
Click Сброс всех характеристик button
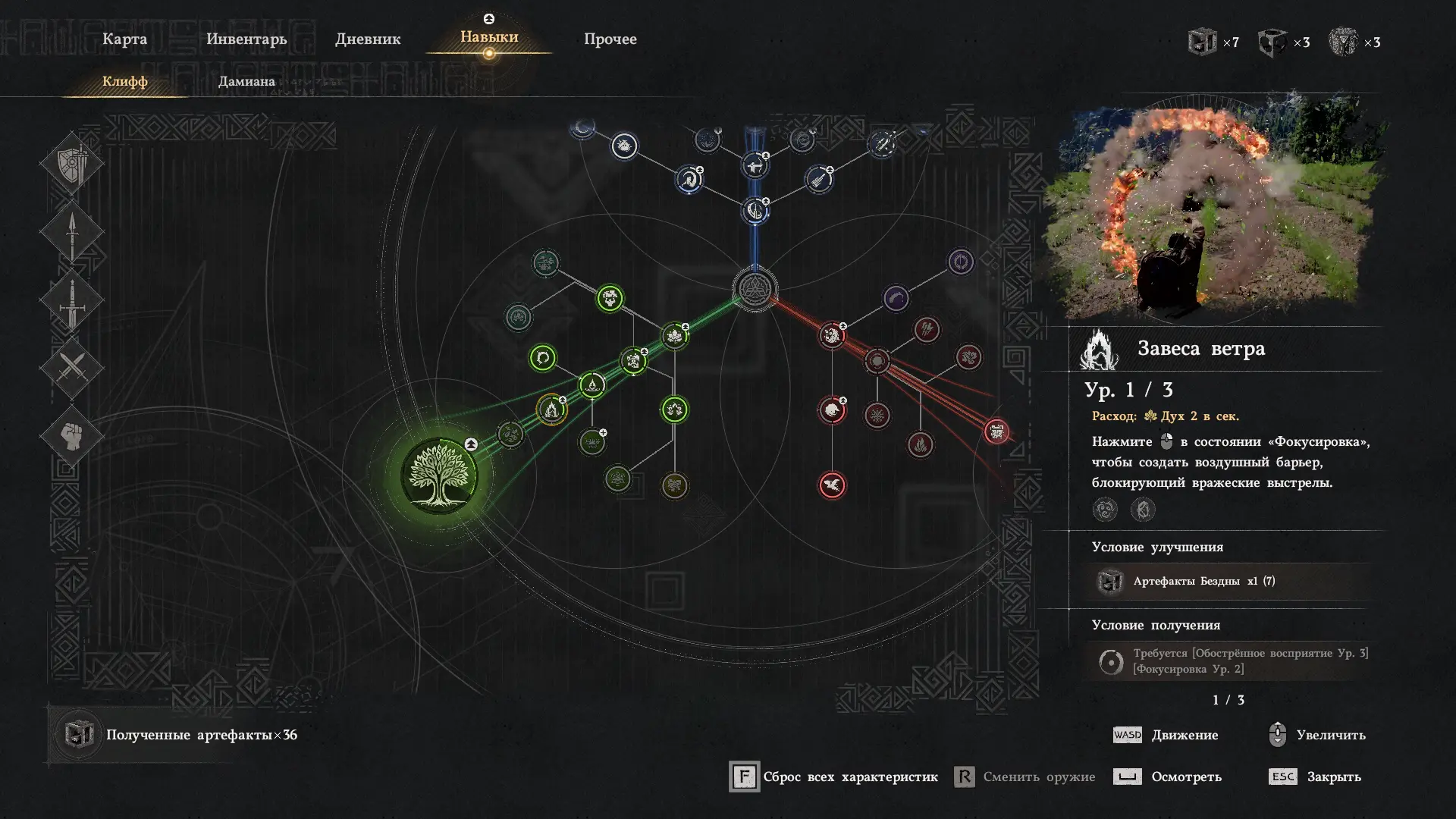click(x=834, y=777)
